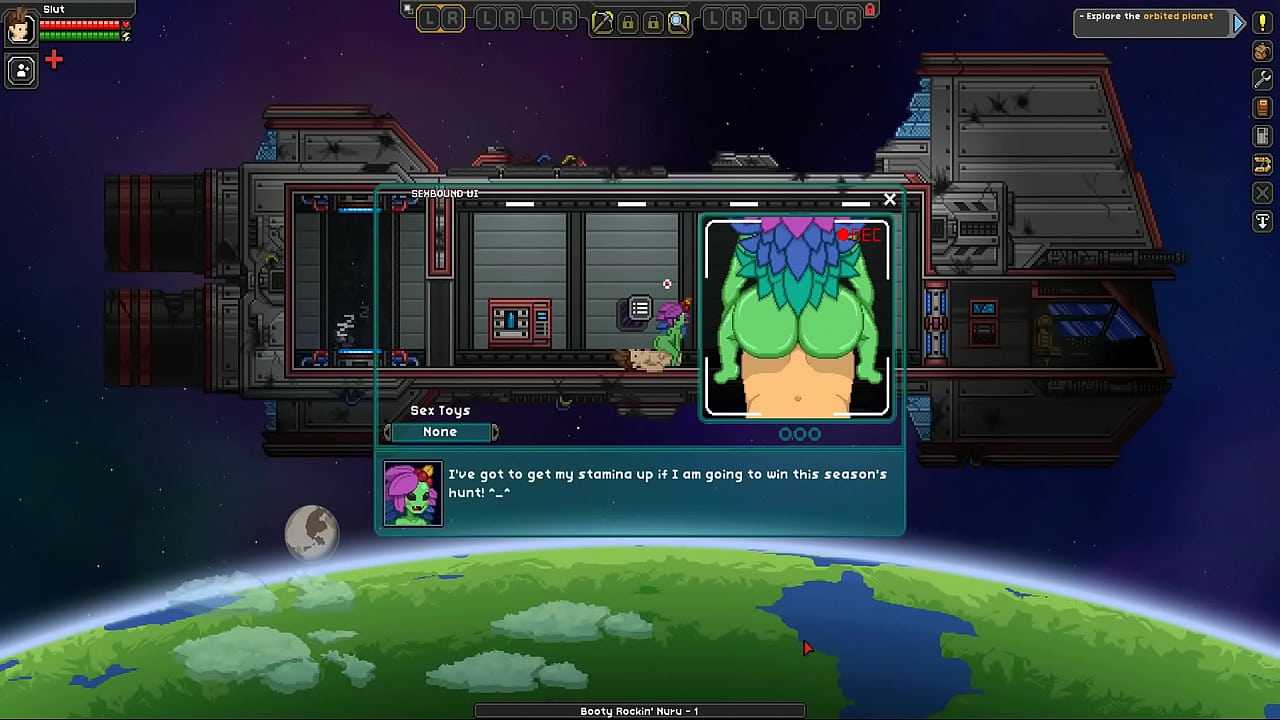Open the Sex Toys selector showing None

(x=440, y=431)
